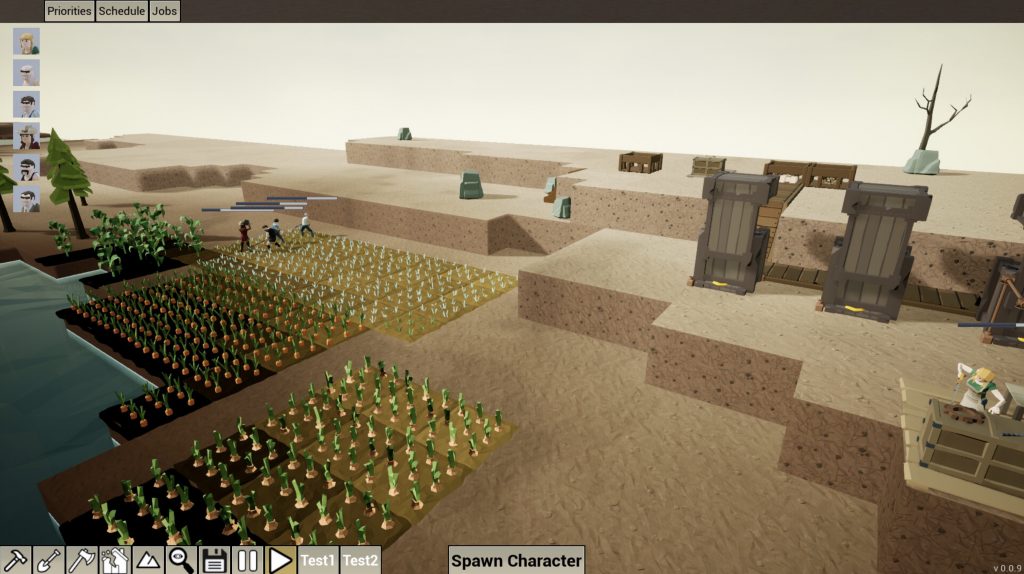Select the blonde-haired character portrait
The width and height of the screenshot is (1024, 574).
27,42
